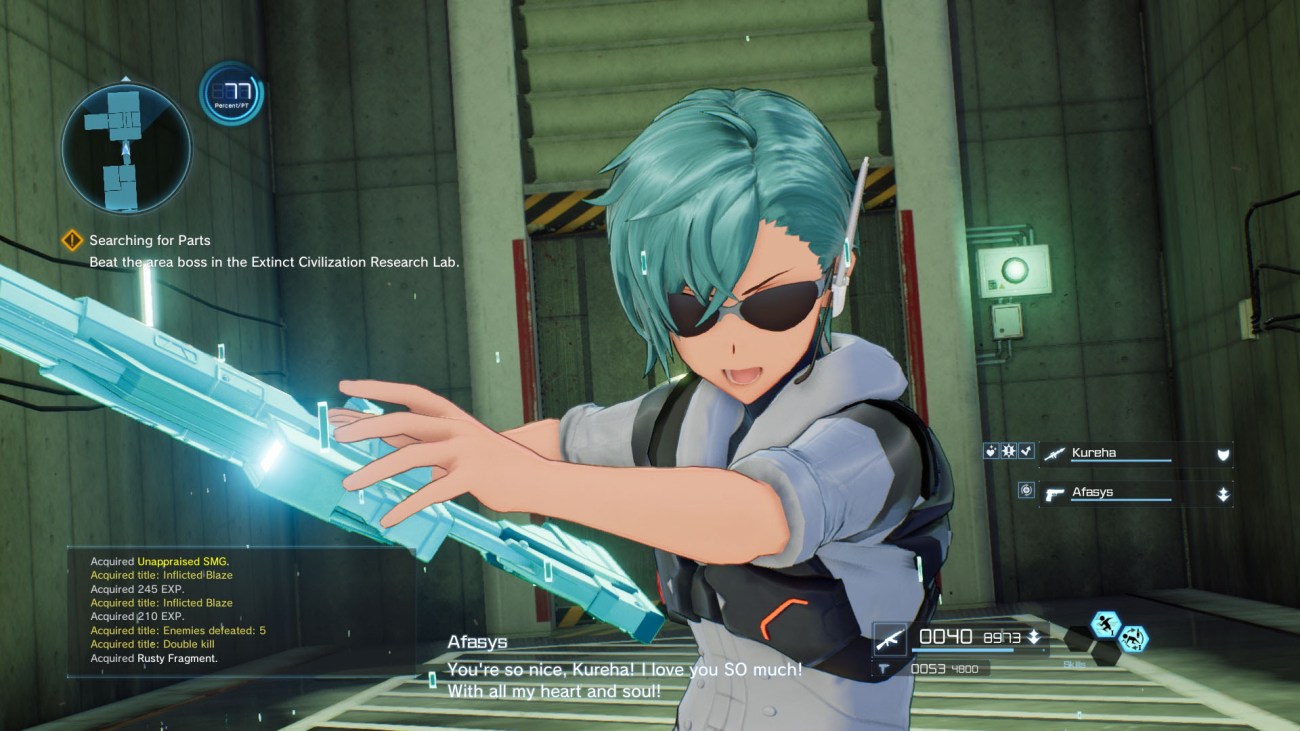Activate the dash skill hexagon

[x=1104, y=622]
